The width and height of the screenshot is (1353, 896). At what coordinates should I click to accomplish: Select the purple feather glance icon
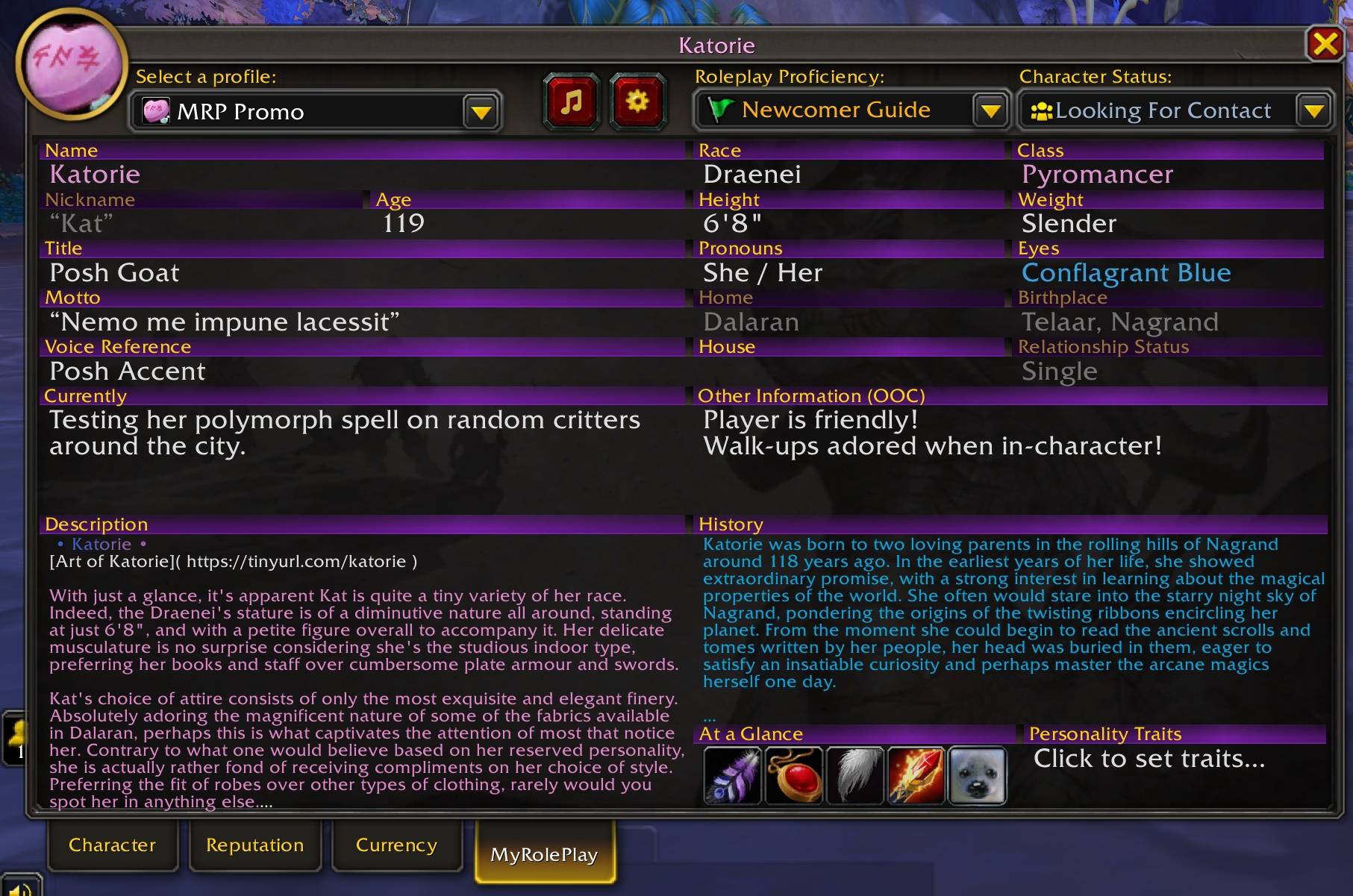click(731, 776)
